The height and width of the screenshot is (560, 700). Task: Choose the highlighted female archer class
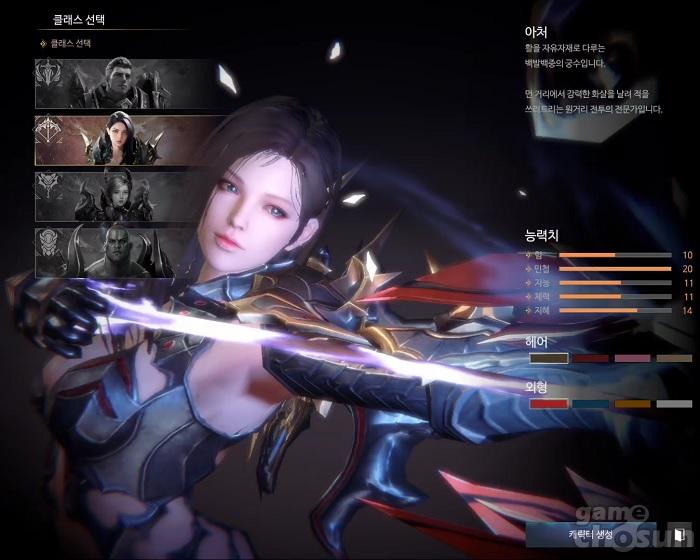coord(126,139)
